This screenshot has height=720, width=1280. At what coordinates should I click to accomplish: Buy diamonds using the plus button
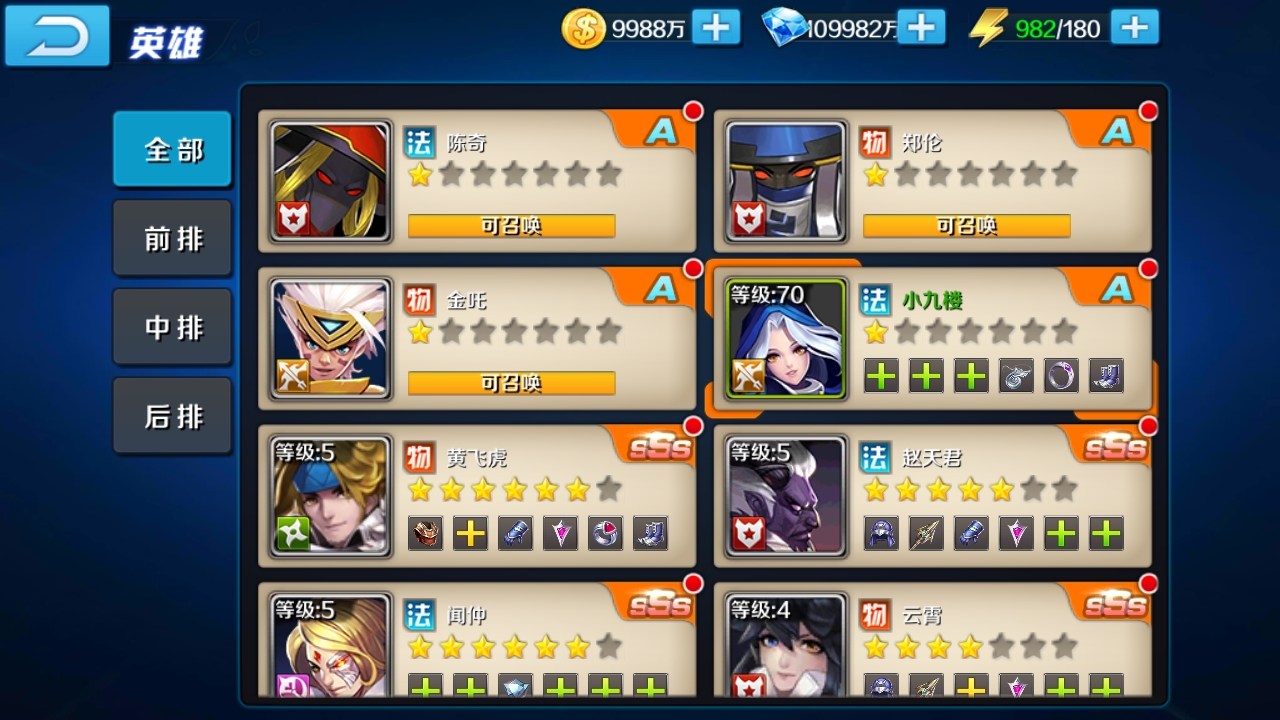(921, 27)
